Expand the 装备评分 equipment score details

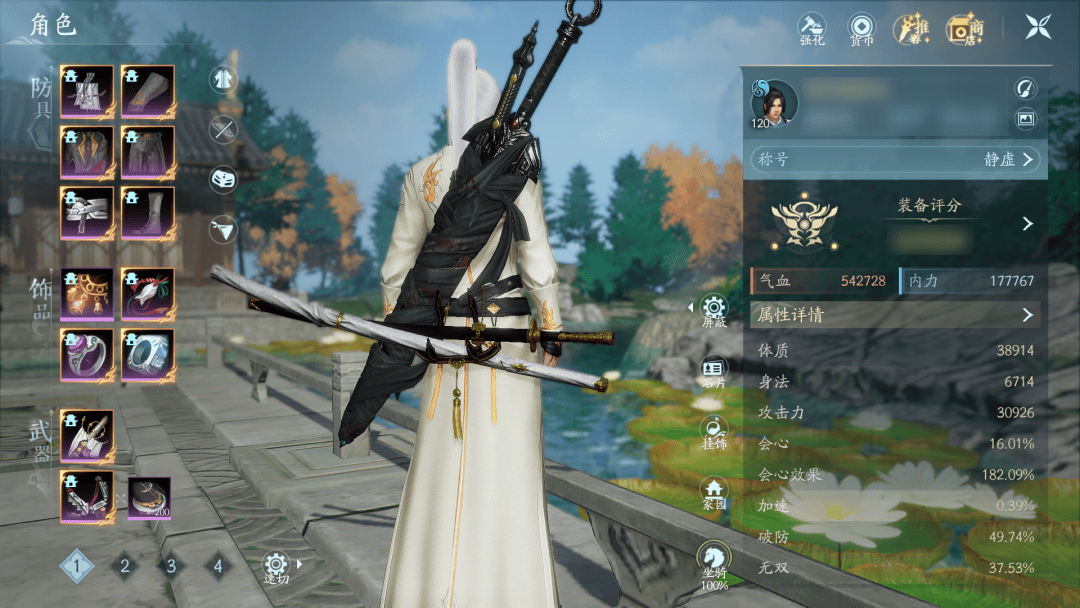point(1027,224)
